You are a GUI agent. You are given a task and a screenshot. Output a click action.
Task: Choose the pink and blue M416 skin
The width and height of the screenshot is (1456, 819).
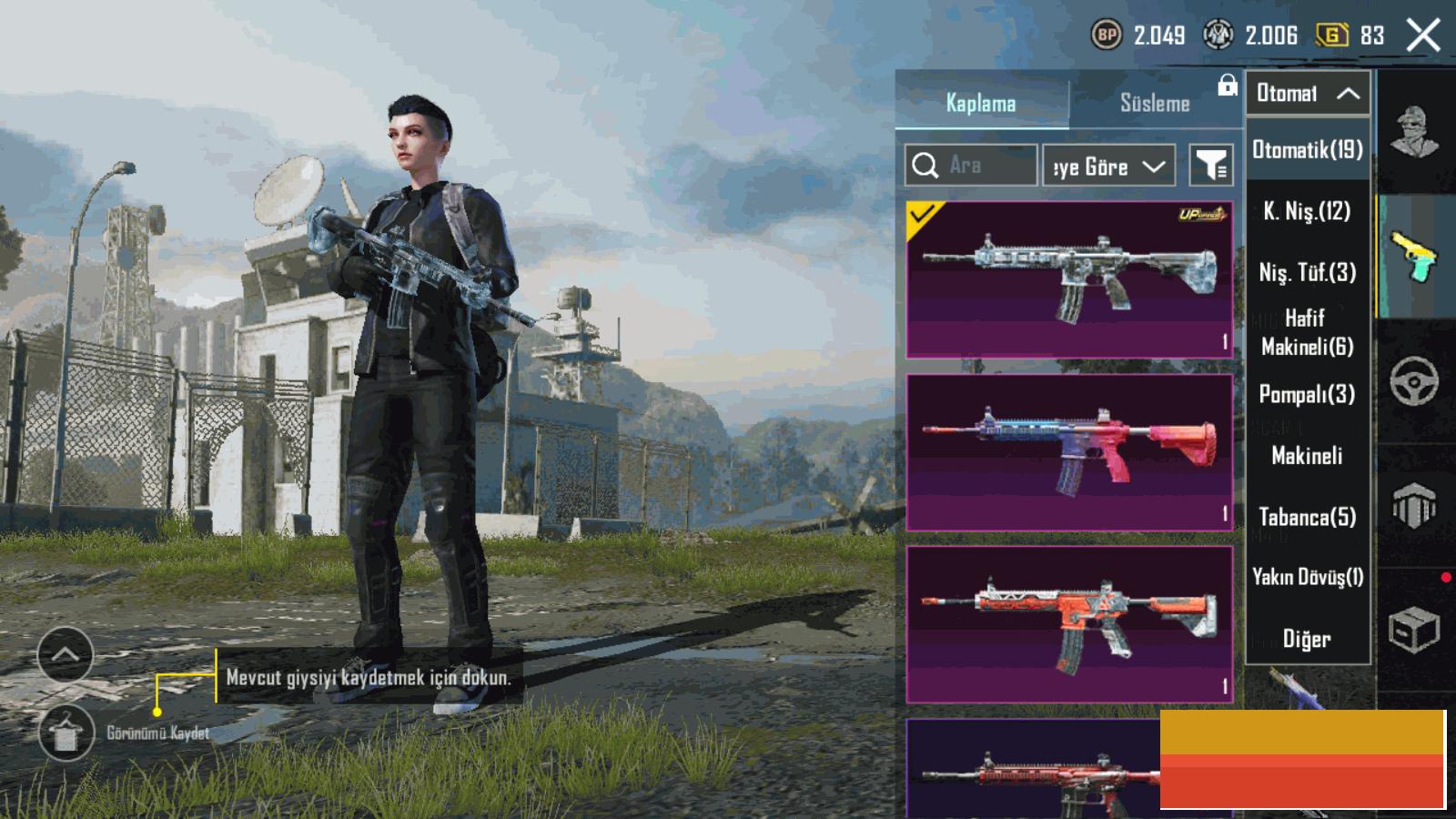coord(1069,452)
